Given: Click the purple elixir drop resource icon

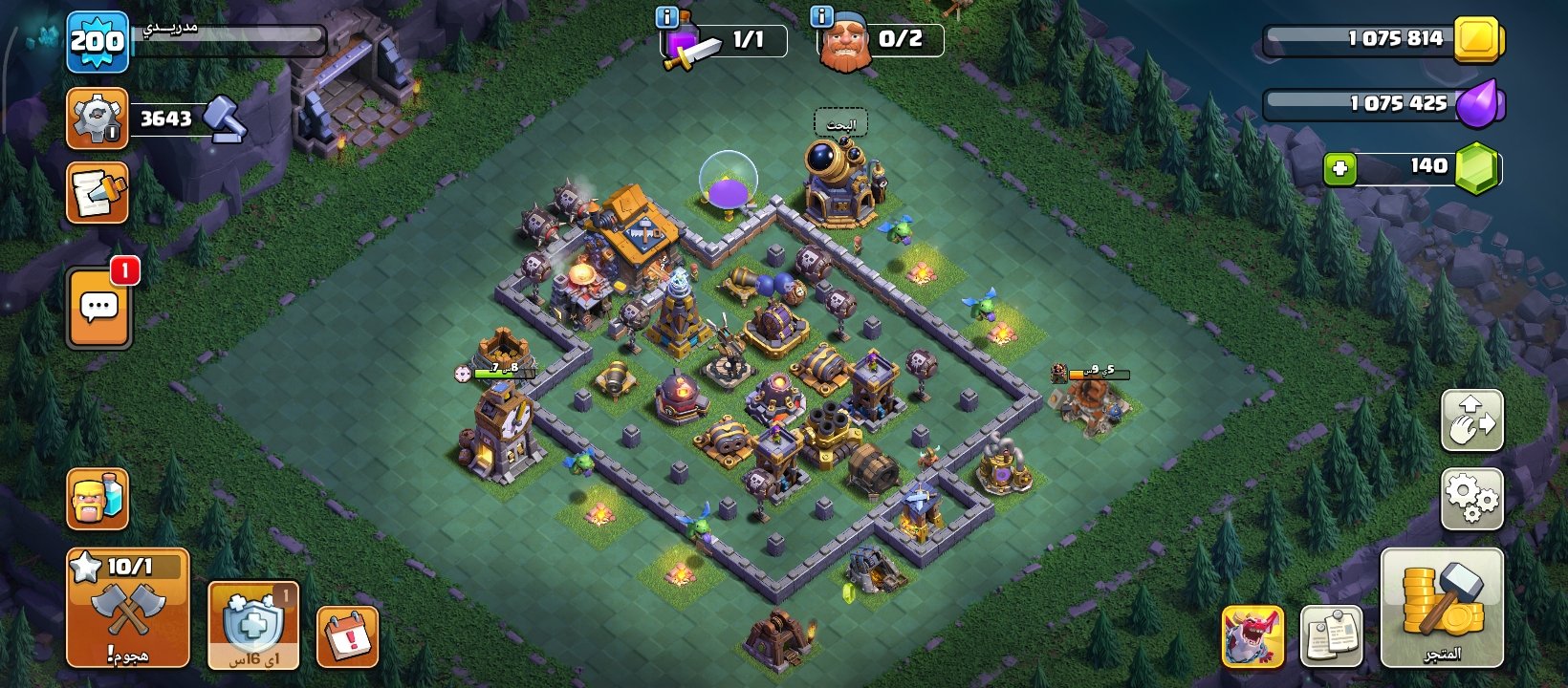Looking at the screenshot, I should (x=1479, y=104).
